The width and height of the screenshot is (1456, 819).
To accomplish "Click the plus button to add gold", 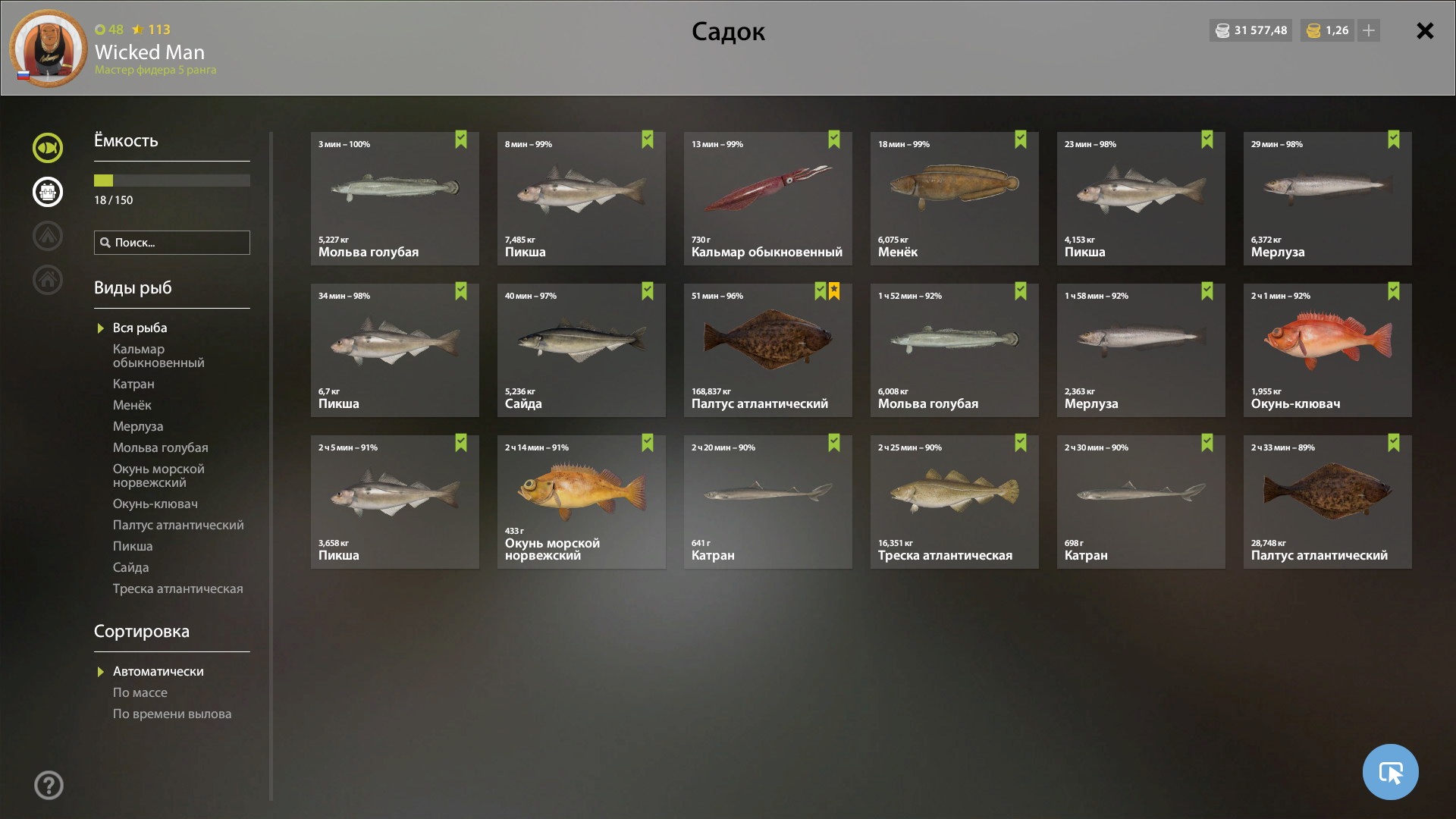I will pyautogui.click(x=1369, y=30).
